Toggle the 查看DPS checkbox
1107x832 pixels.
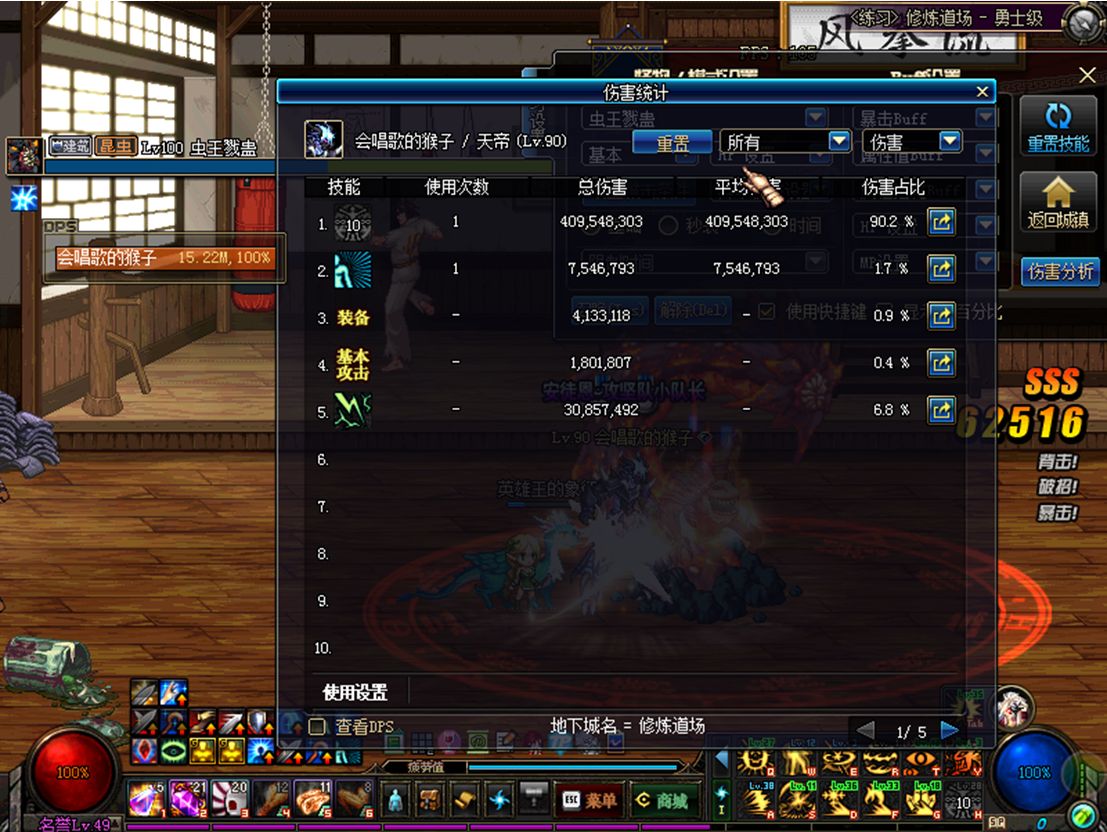pos(318,727)
